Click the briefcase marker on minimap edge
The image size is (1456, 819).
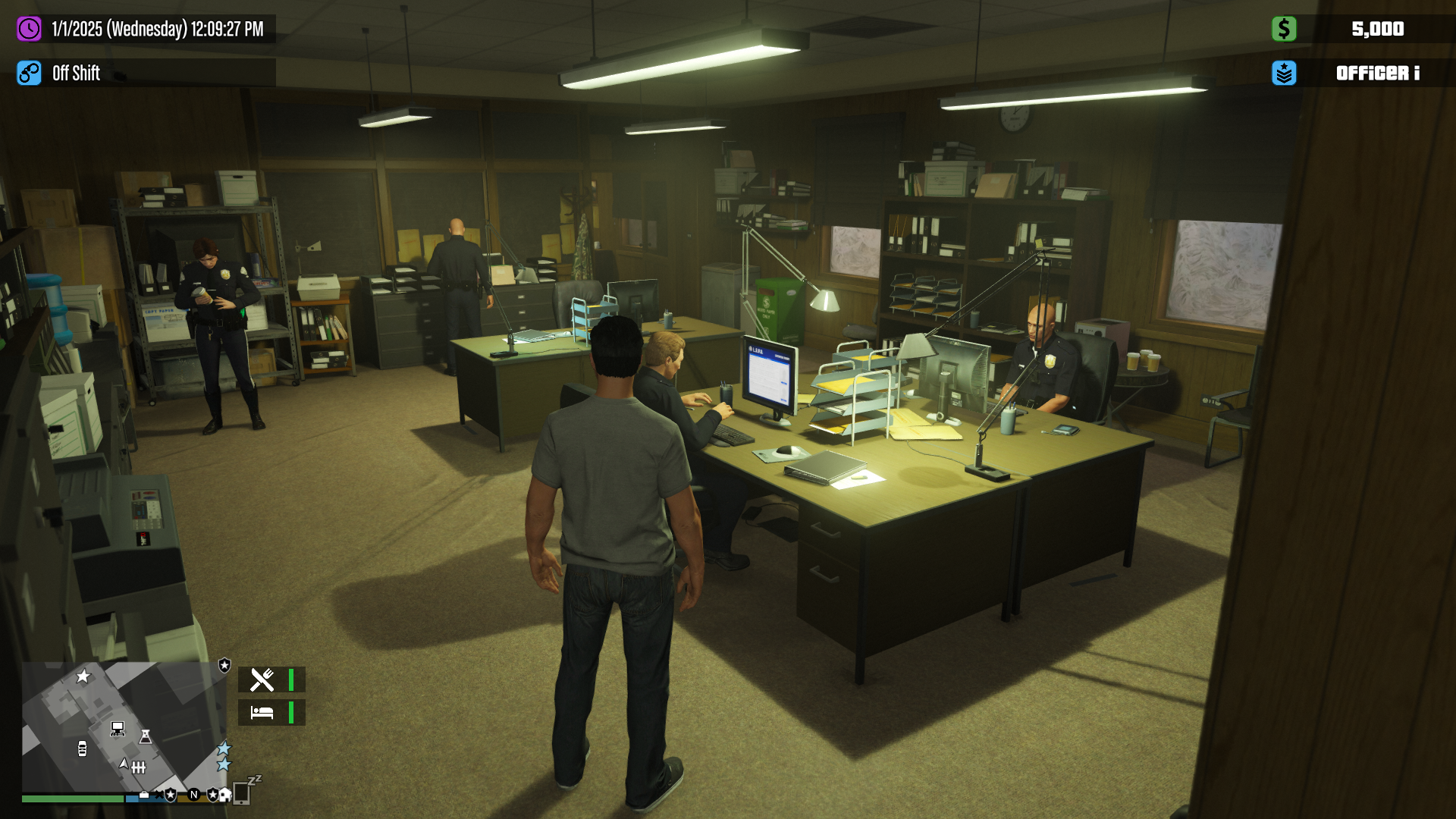pos(144,795)
